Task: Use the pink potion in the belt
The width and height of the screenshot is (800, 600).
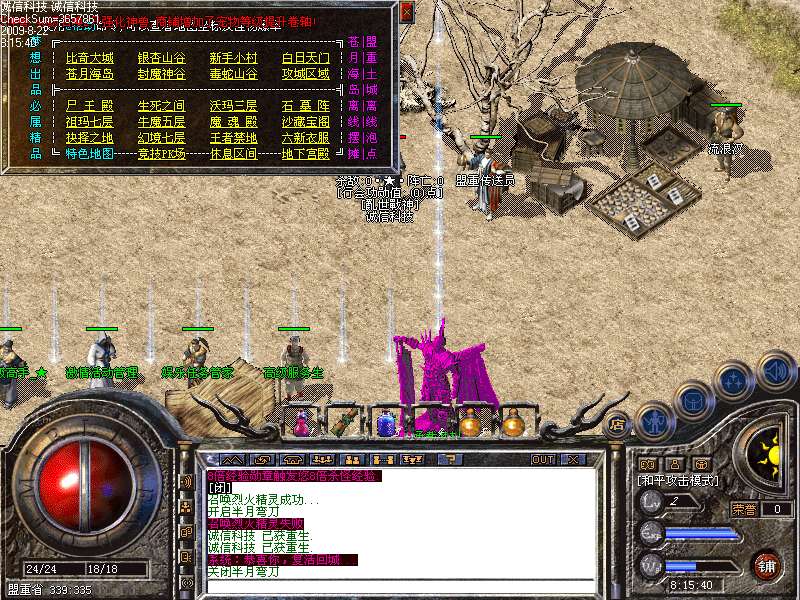Action: point(300,424)
